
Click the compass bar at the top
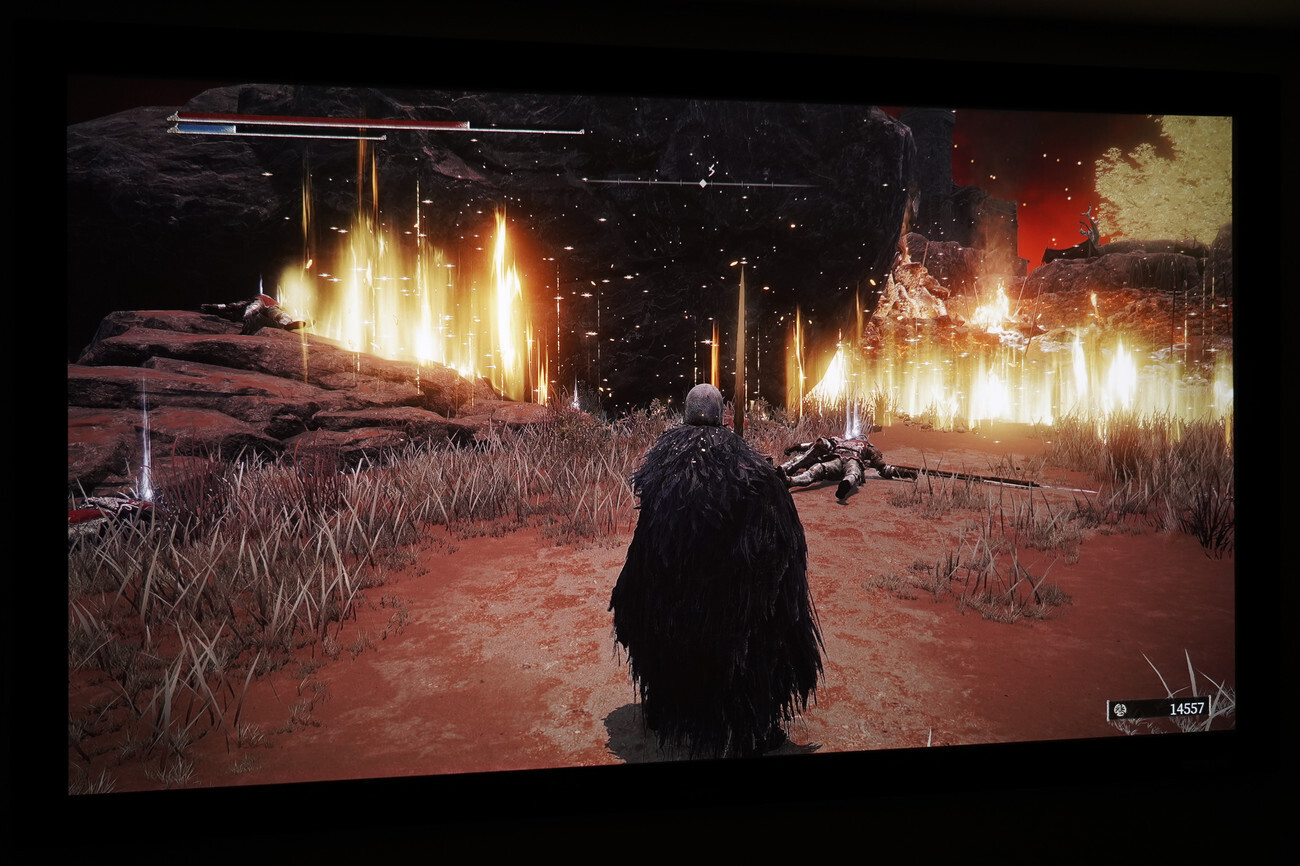click(x=700, y=183)
